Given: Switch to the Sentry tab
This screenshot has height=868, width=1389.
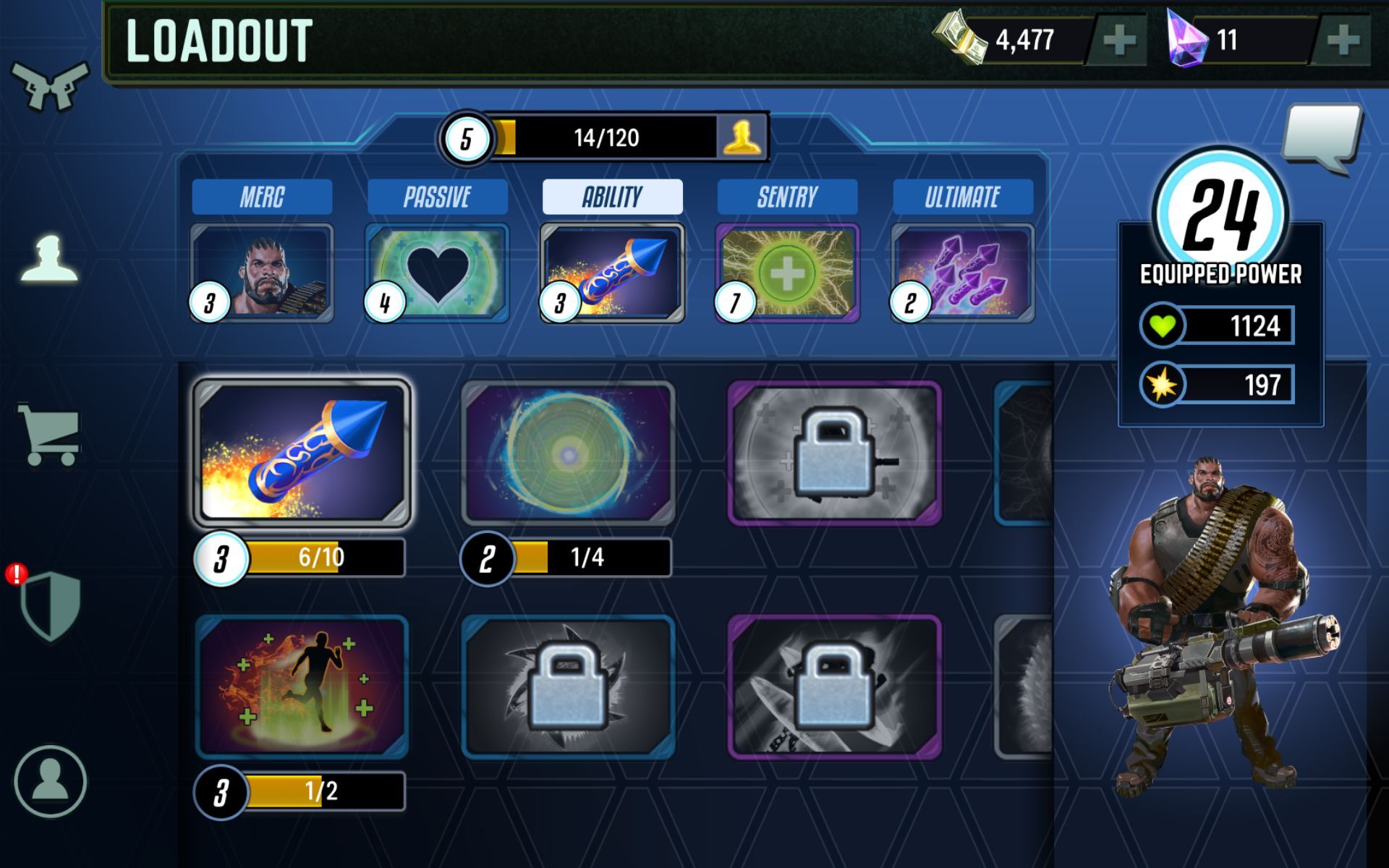Looking at the screenshot, I should 787,197.
